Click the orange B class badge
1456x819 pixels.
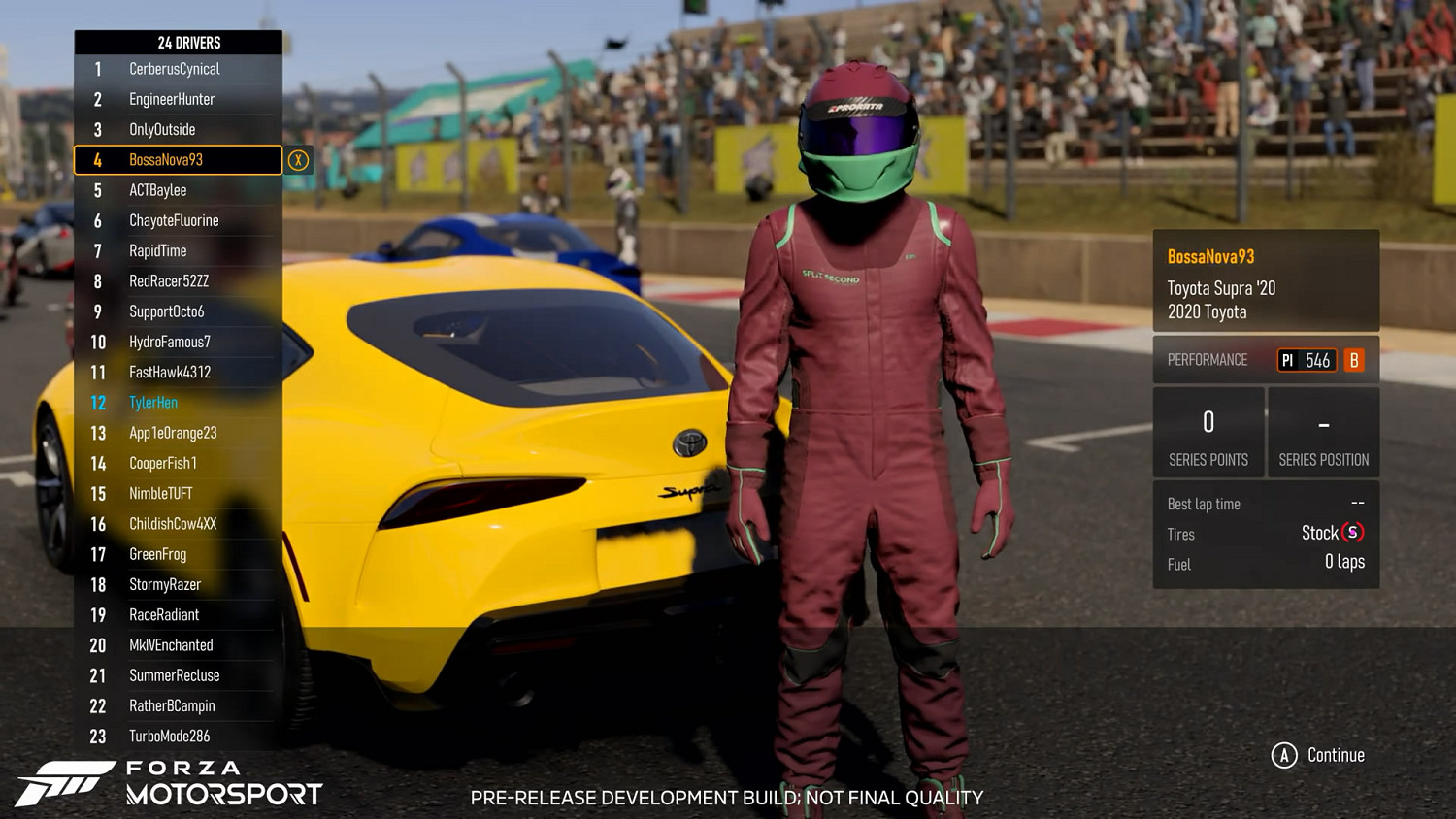[x=1354, y=360]
